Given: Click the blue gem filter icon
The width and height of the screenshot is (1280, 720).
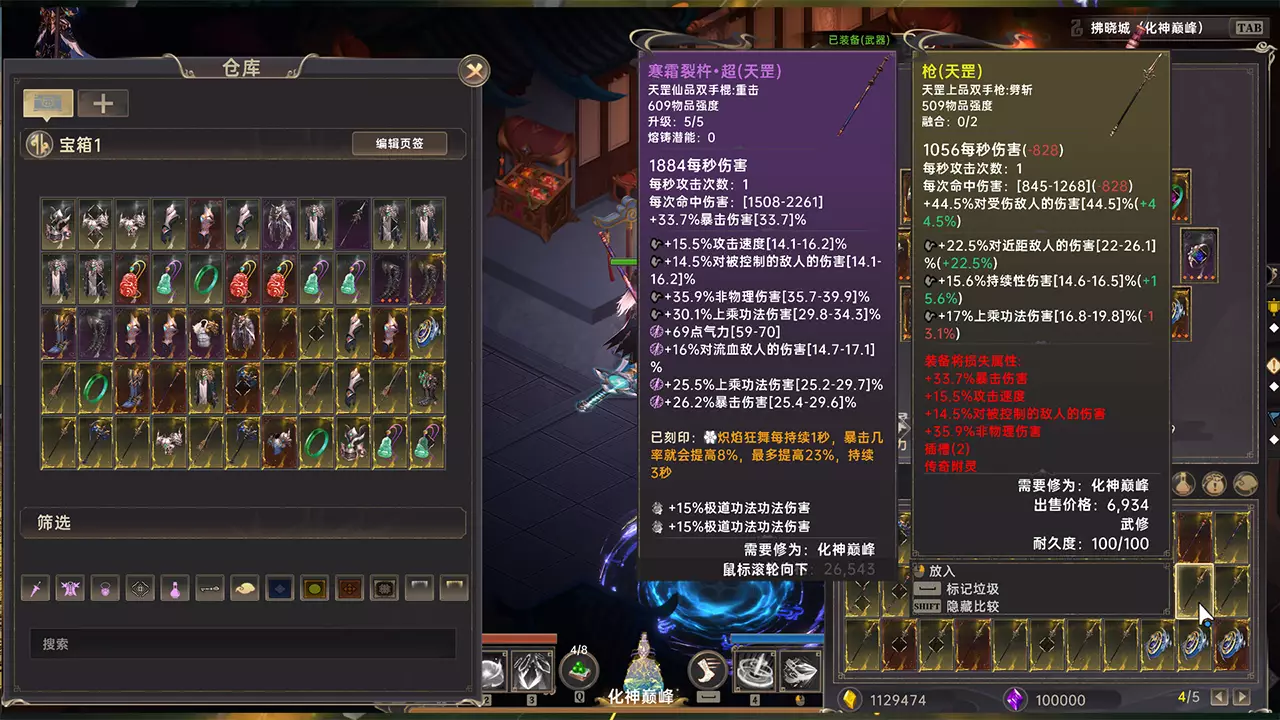Looking at the screenshot, I should tap(279, 588).
